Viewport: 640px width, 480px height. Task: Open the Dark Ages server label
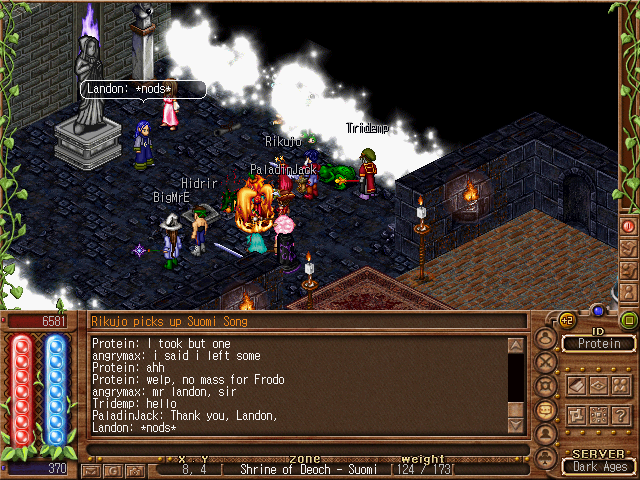coord(598,466)
